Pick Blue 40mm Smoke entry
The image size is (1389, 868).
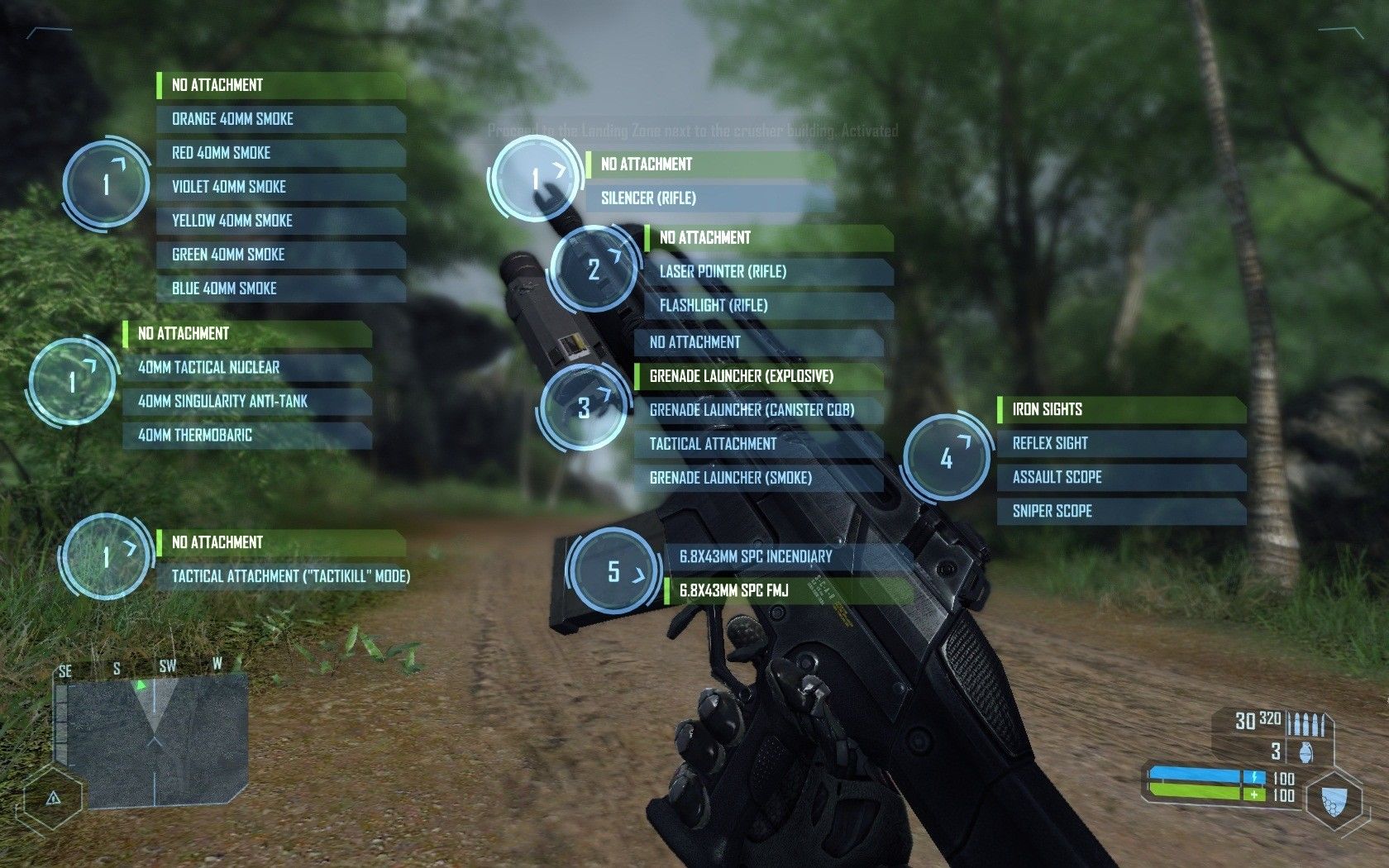[x=279, y=289]
